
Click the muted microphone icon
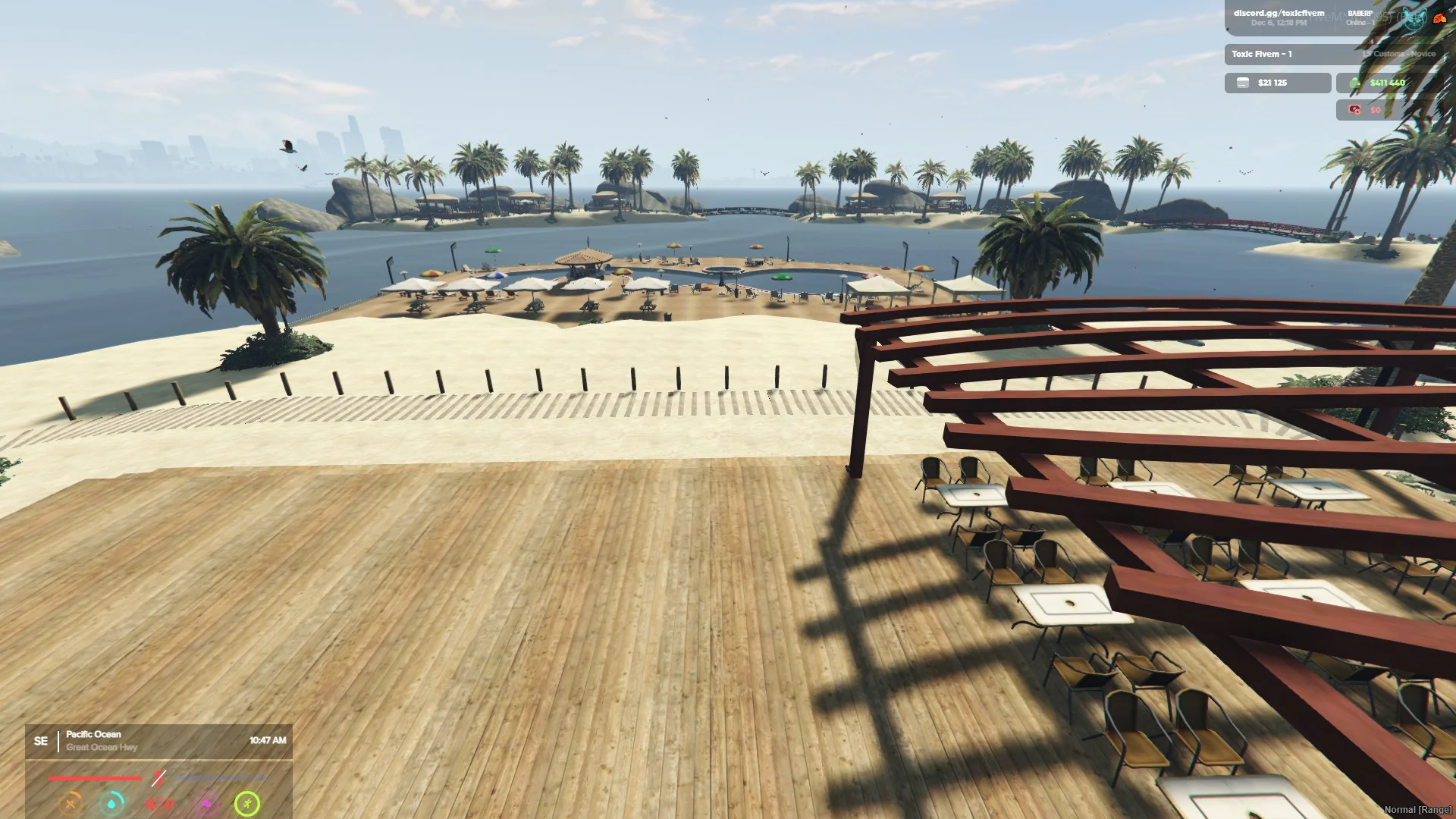pos(158,778)
